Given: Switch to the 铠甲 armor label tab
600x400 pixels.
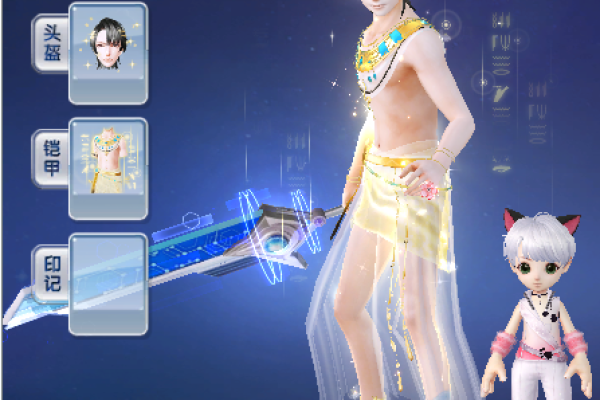Looking at the screenshot, I should pos(52,160).
